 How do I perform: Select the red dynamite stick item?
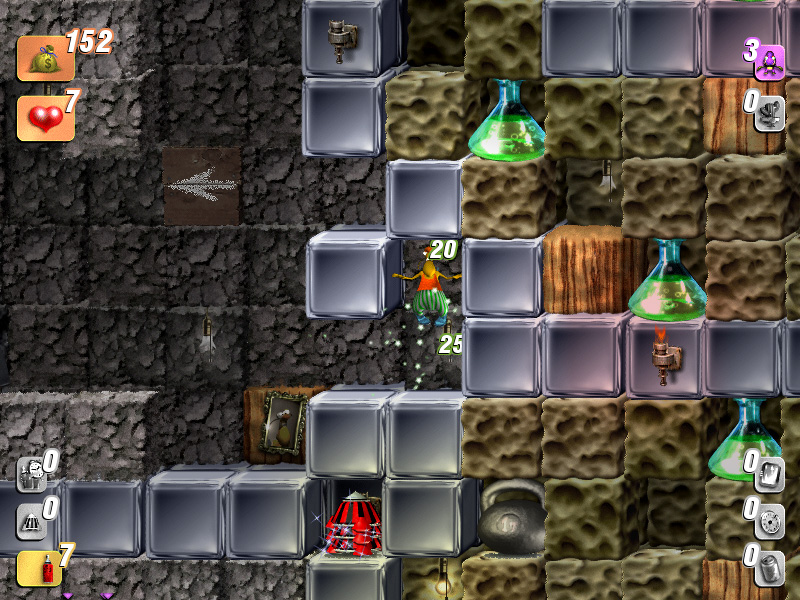coord(32,568)
